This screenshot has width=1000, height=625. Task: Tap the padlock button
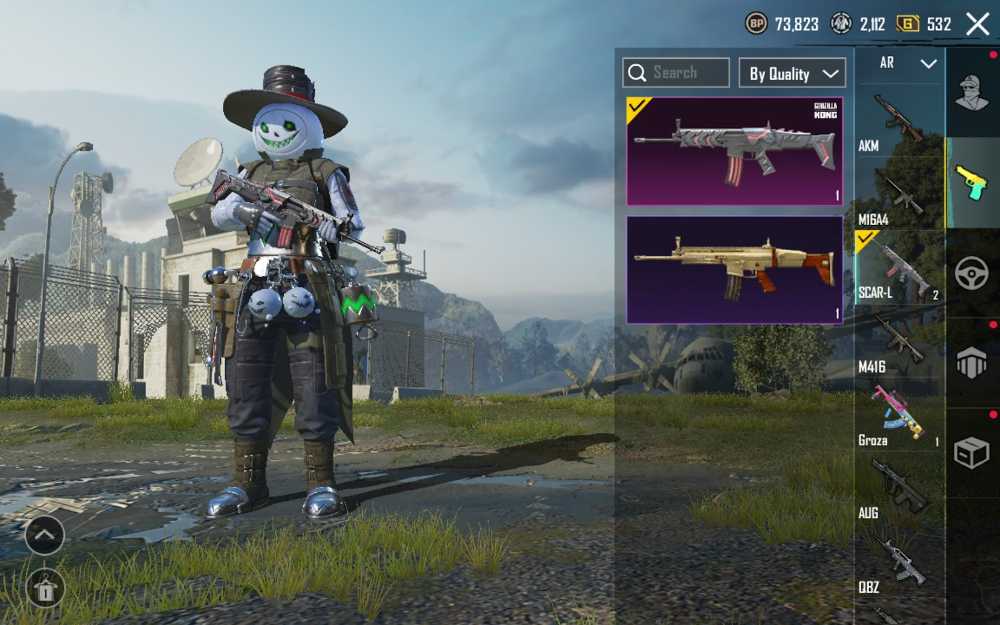(45, 587)
